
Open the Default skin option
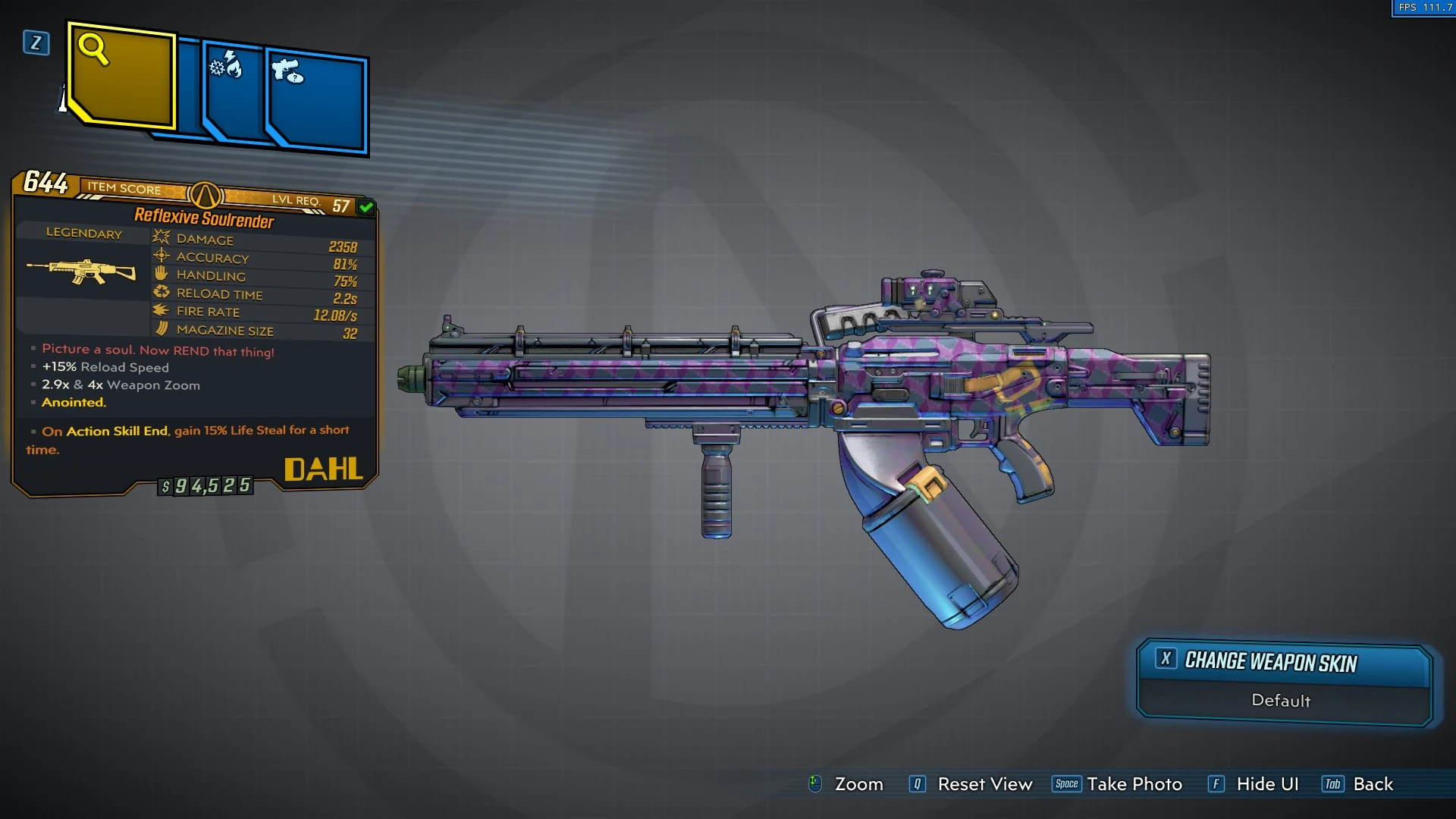(x=1282, y=701)
